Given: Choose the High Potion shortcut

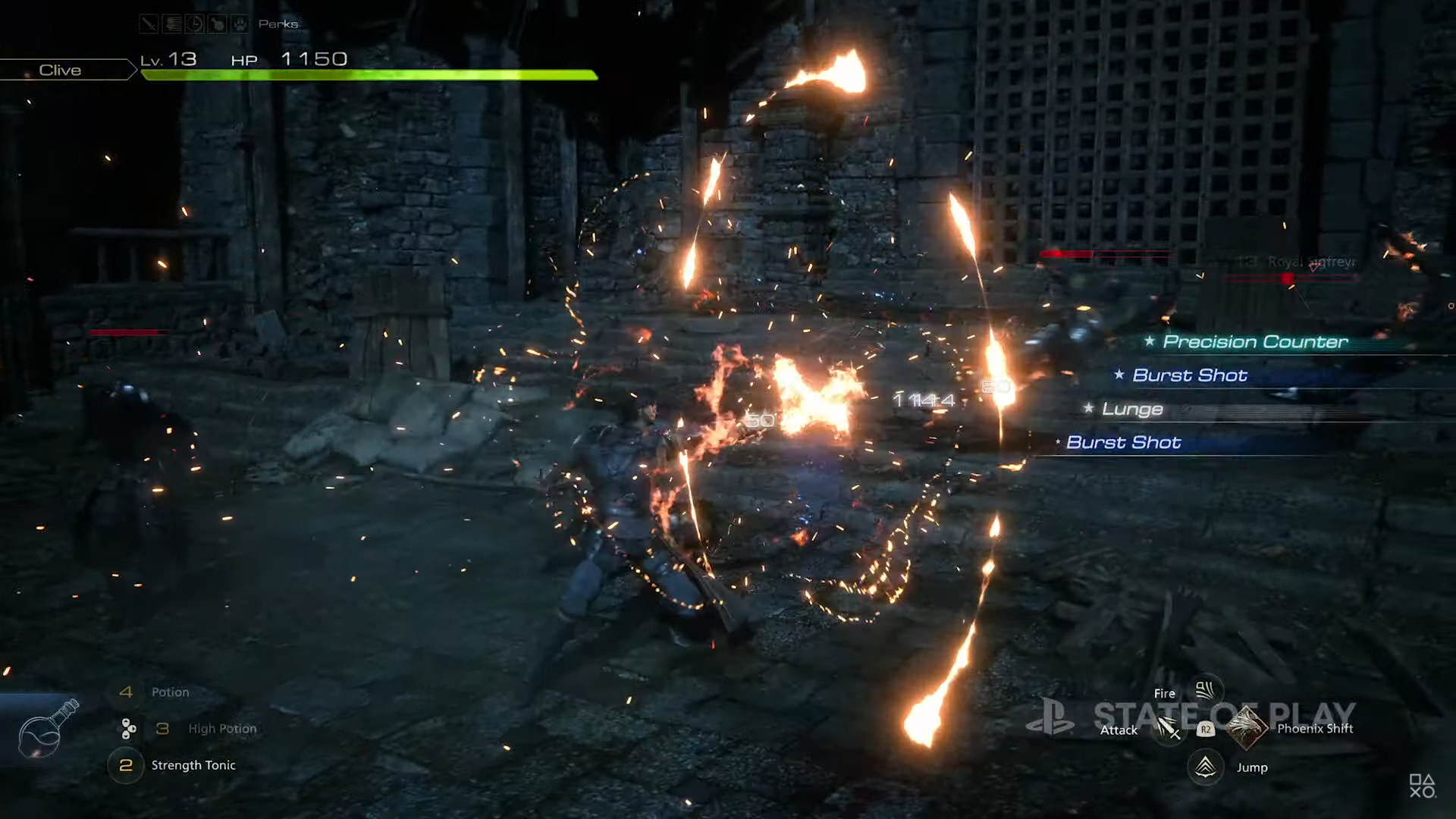Looking at the screenshot, I should pos(221,729).
